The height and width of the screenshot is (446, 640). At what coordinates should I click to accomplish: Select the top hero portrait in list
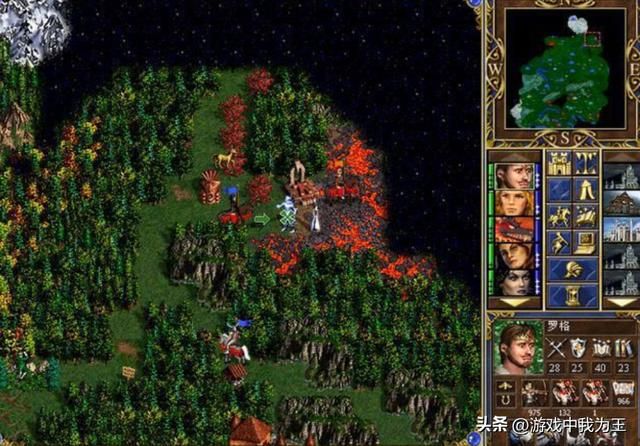(x=515, y=176)
